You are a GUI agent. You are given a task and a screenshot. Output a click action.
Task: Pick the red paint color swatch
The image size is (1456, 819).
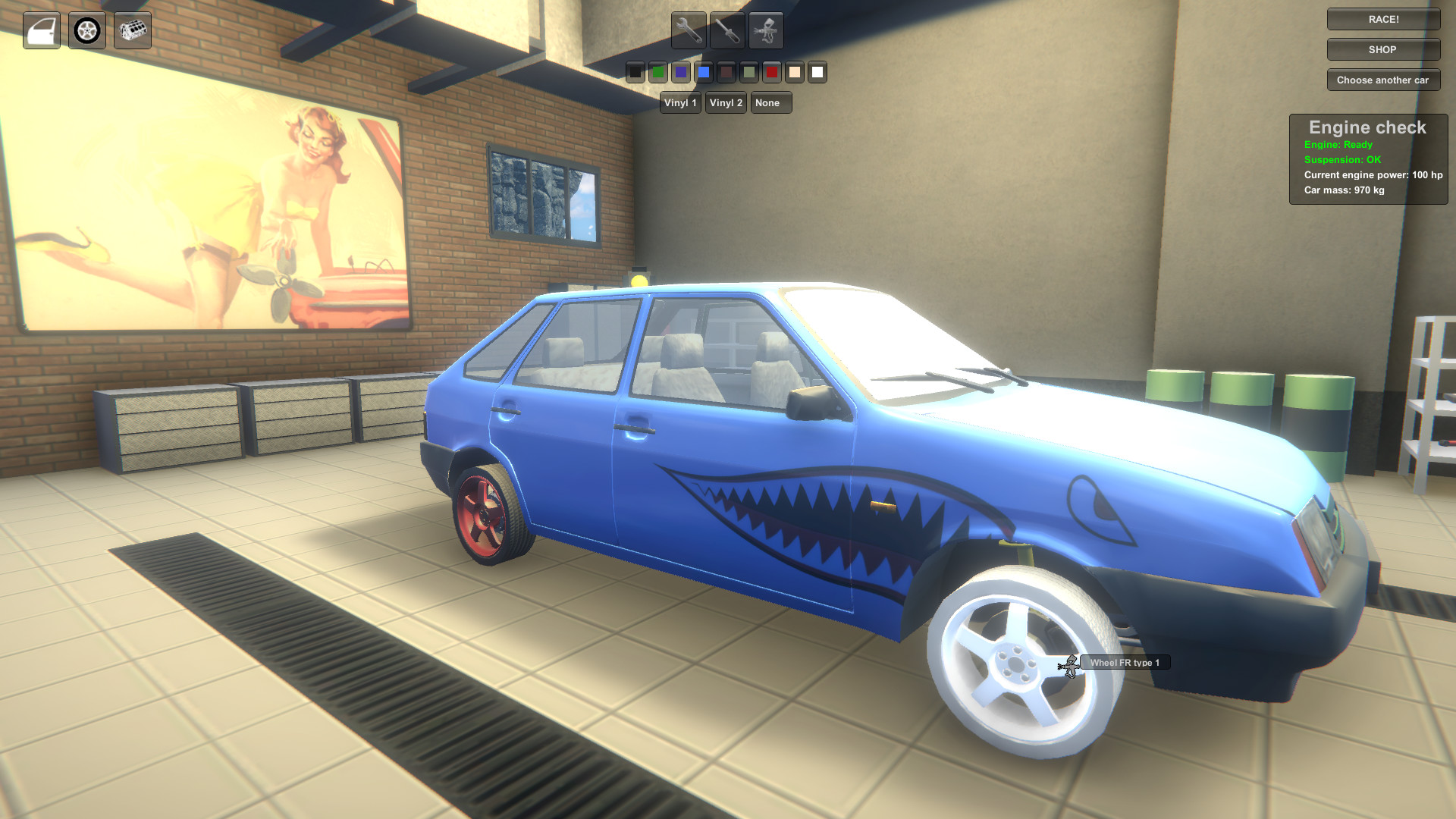point(772,73)
